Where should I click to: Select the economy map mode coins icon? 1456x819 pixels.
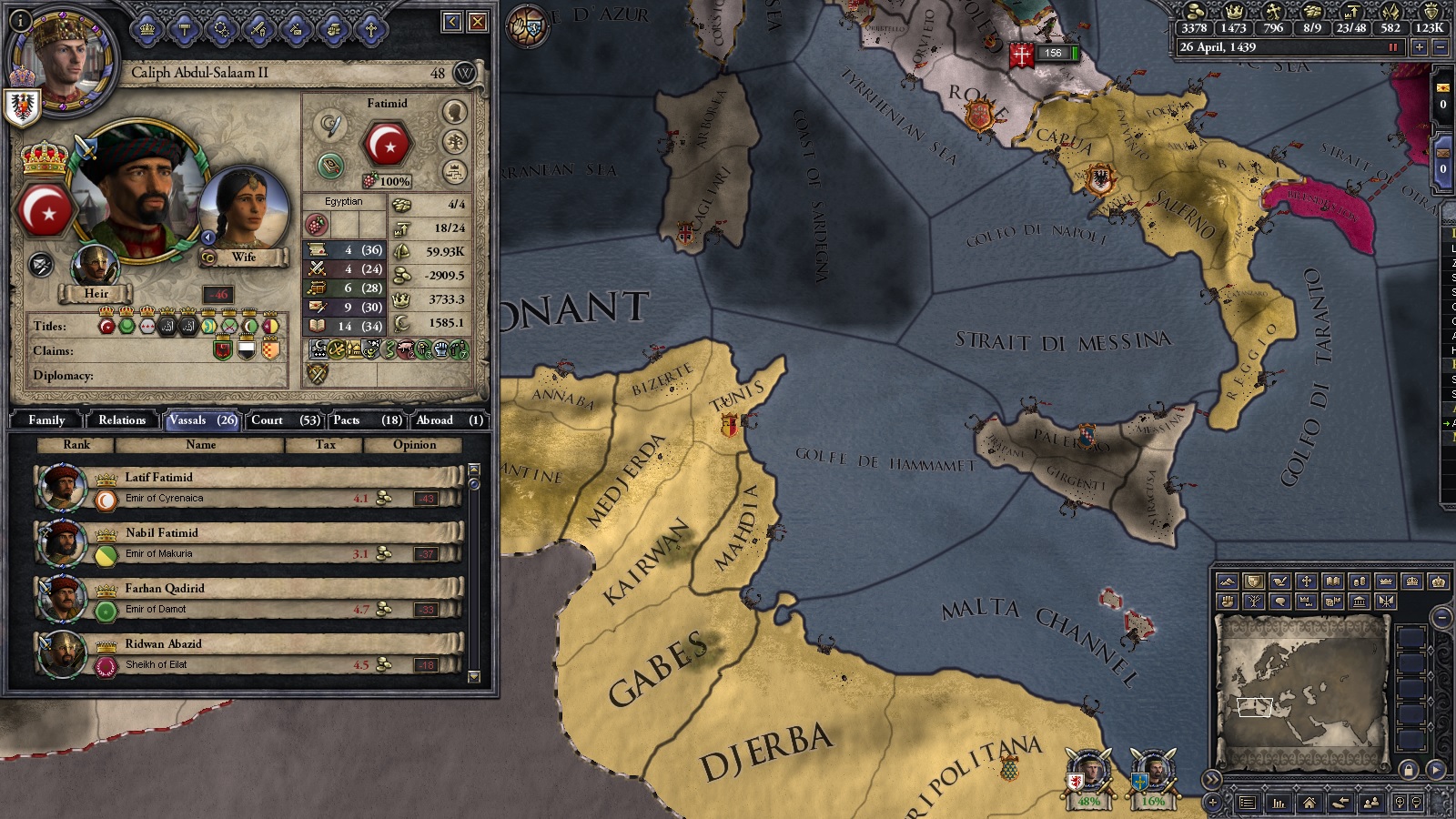(x=1360, y=581)
